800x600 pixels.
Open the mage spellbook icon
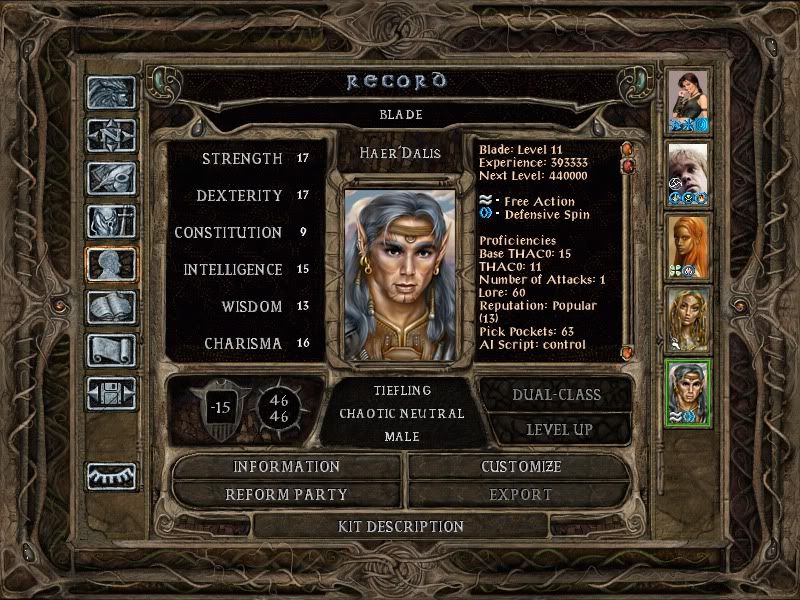(x=110, y=307)
